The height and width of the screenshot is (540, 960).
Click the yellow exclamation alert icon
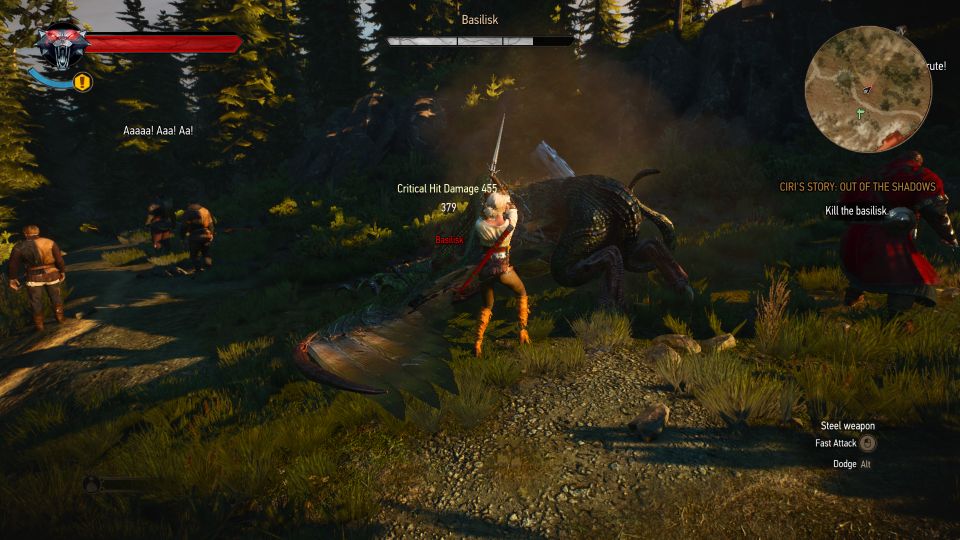(83, 82)
